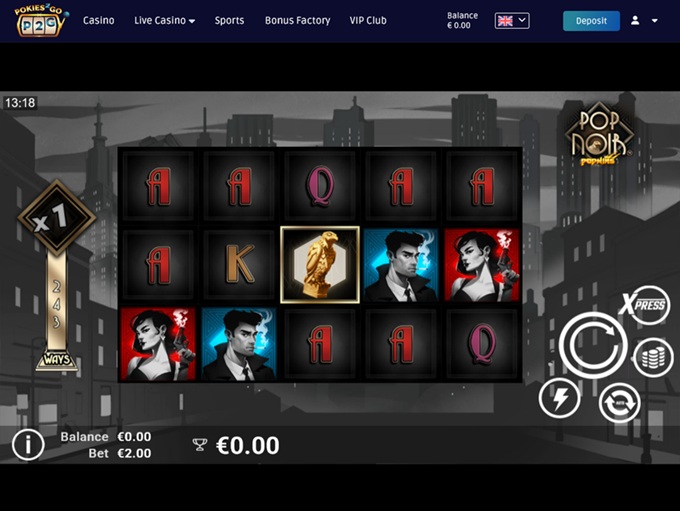This screenshot has width=680, height=511.
Task: Open the autoplay spin options
Action: coord(619,404)
